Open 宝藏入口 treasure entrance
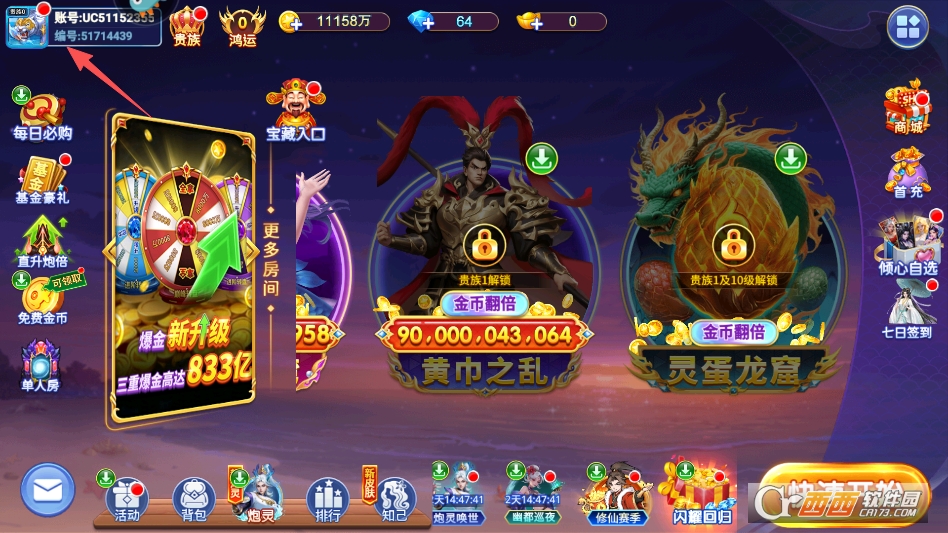This screenshot has height=533, width=948. 295,110
